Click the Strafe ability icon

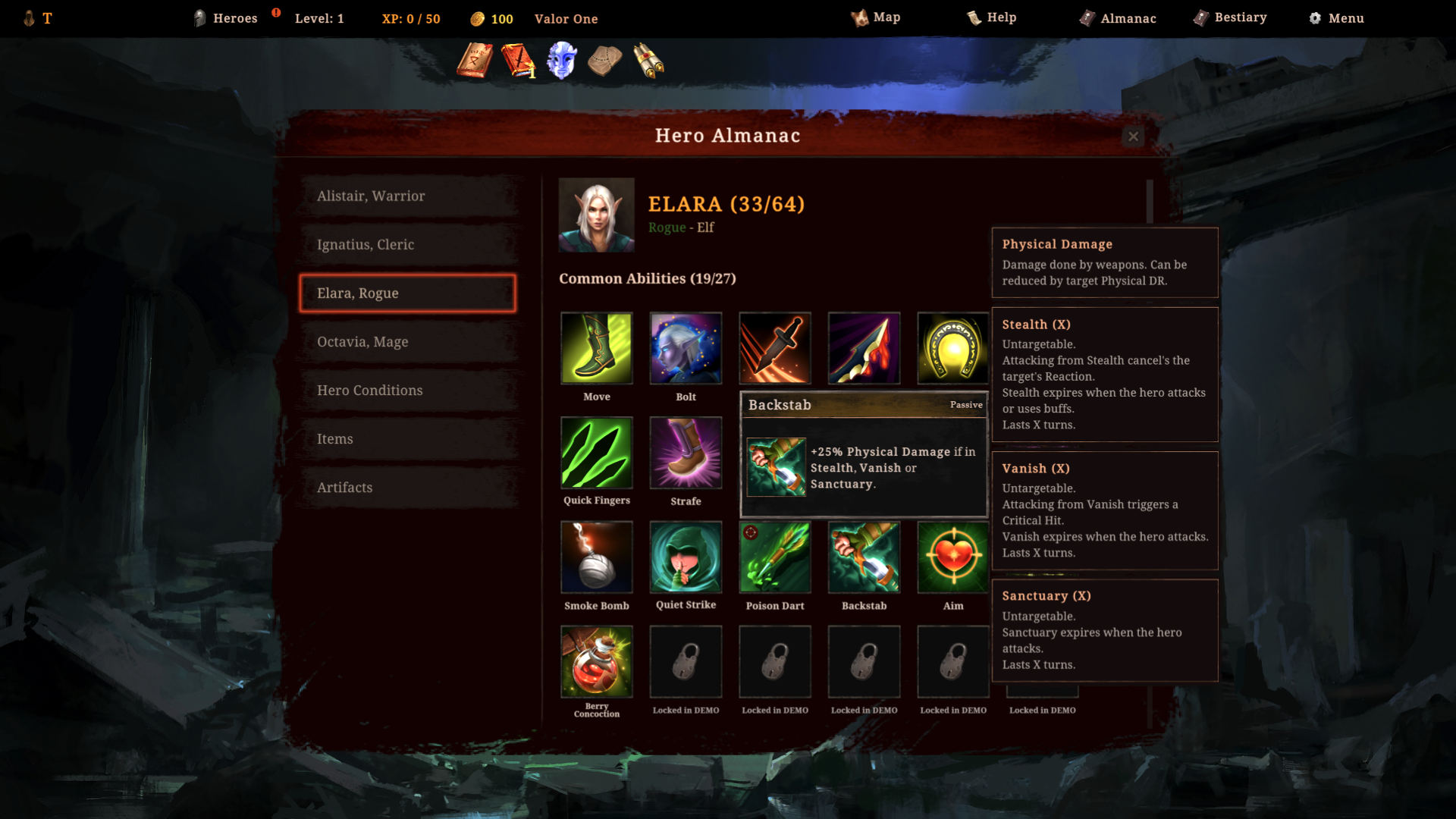(x=686, y=453)
